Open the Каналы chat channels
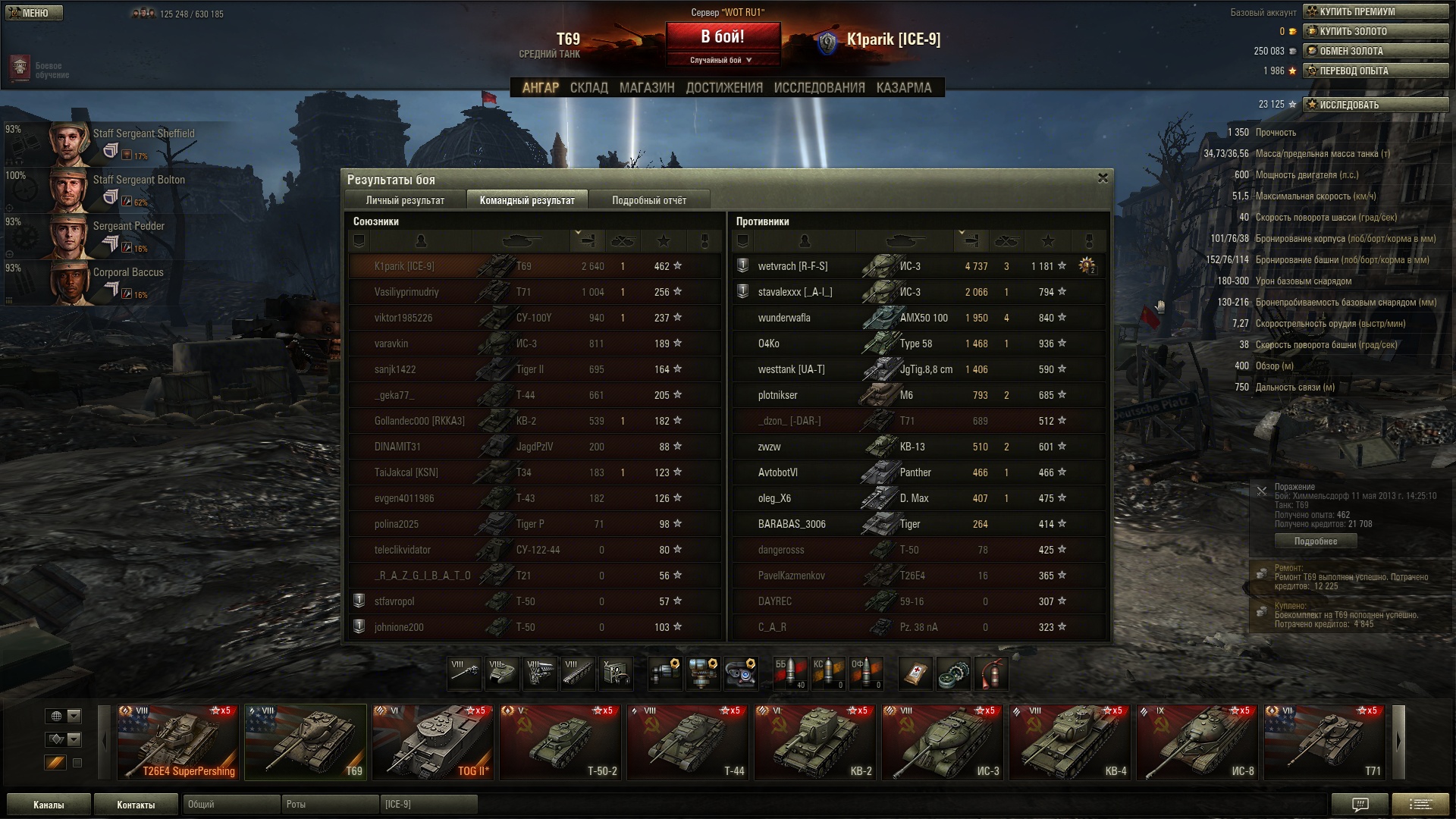Viewport: 1456px width, 819px height. (49, 805)
